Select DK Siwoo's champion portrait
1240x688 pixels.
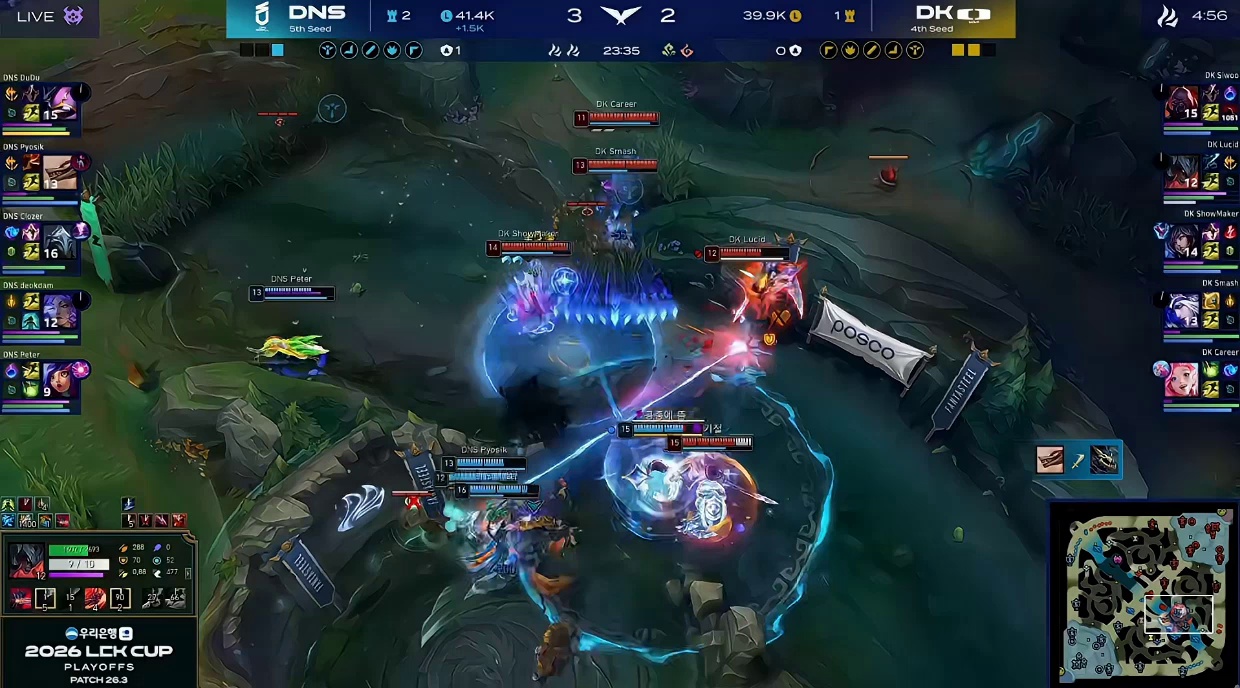tap(1180, 103)
